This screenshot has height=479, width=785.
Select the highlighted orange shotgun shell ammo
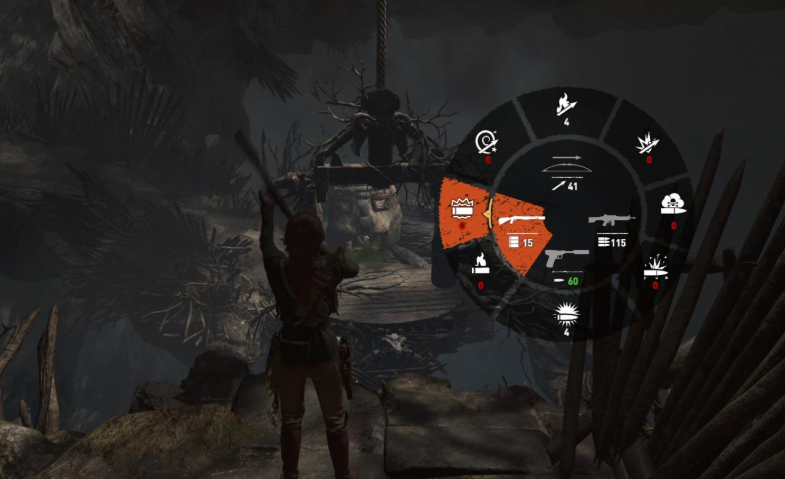click(x=462, y=211)
